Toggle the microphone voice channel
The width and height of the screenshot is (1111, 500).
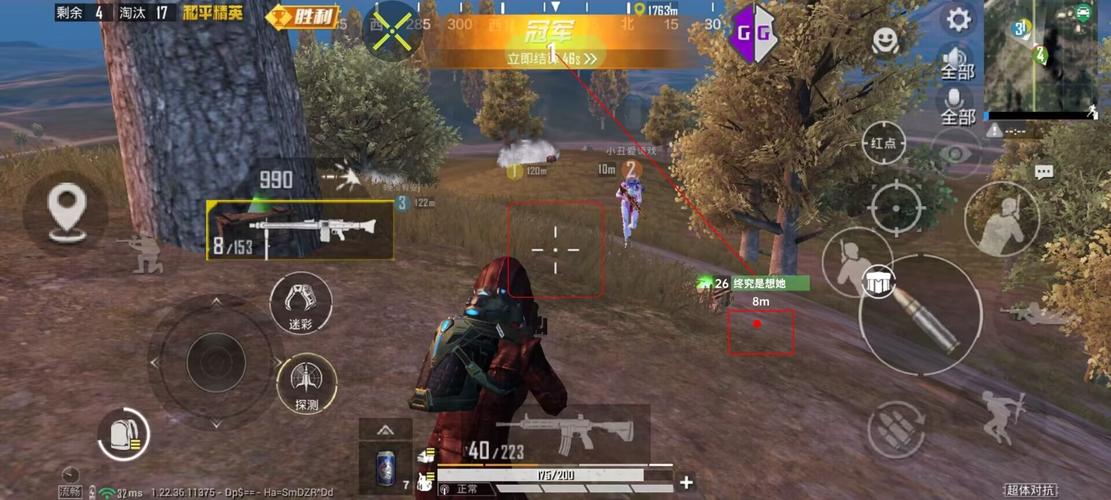coord(957,105)
